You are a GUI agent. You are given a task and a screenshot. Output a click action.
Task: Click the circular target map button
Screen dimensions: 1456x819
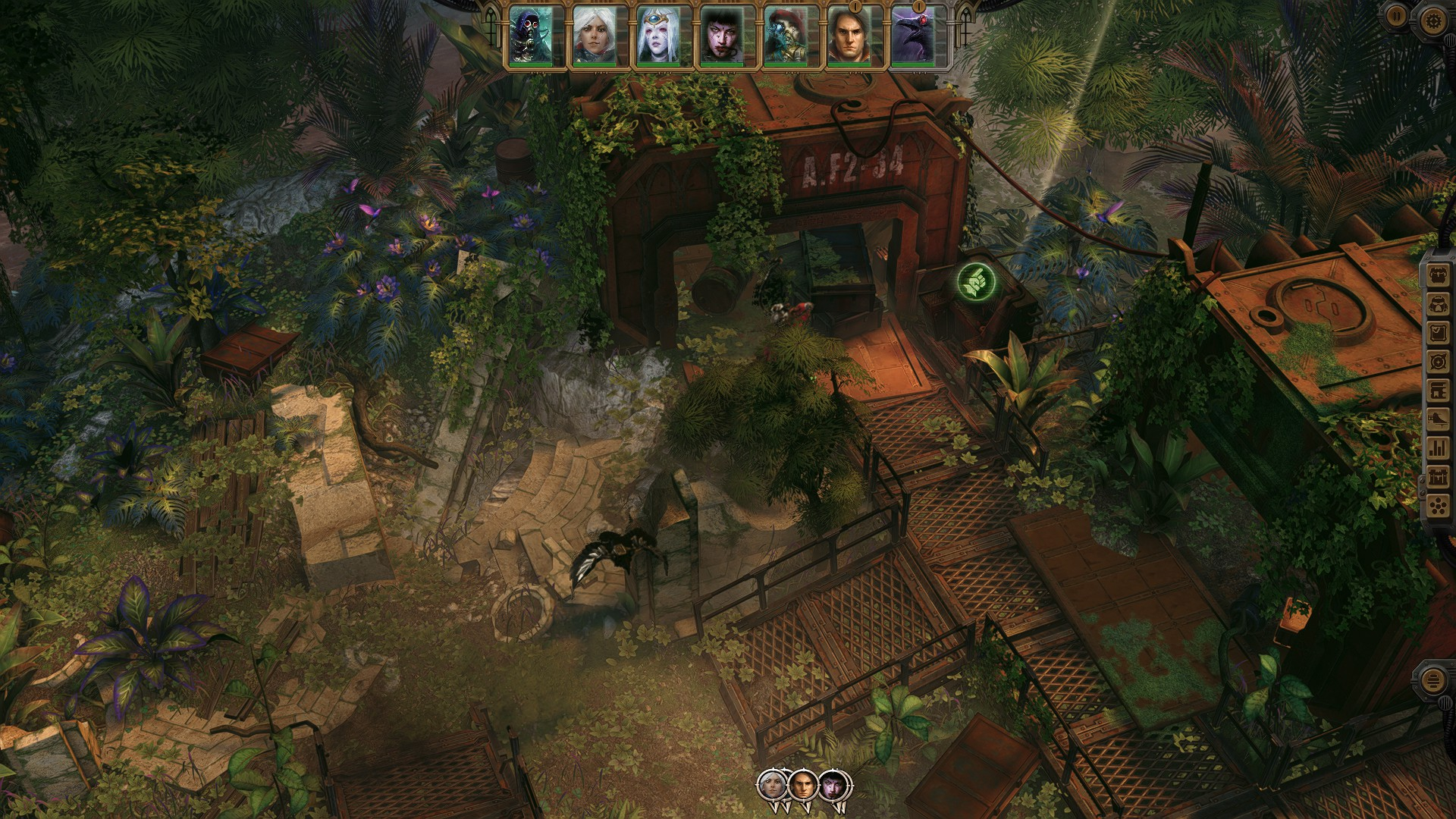[1439, 362]
